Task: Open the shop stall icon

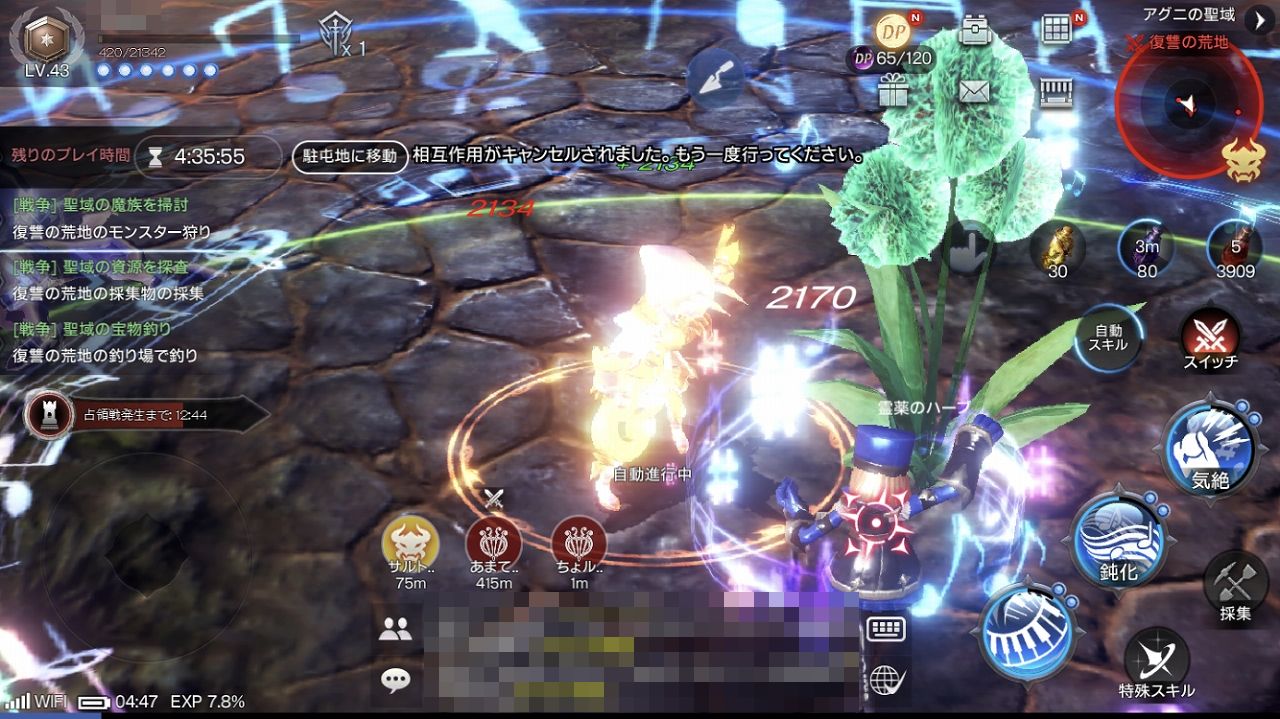Action: pyautogui.click(x=1056, y=92)
